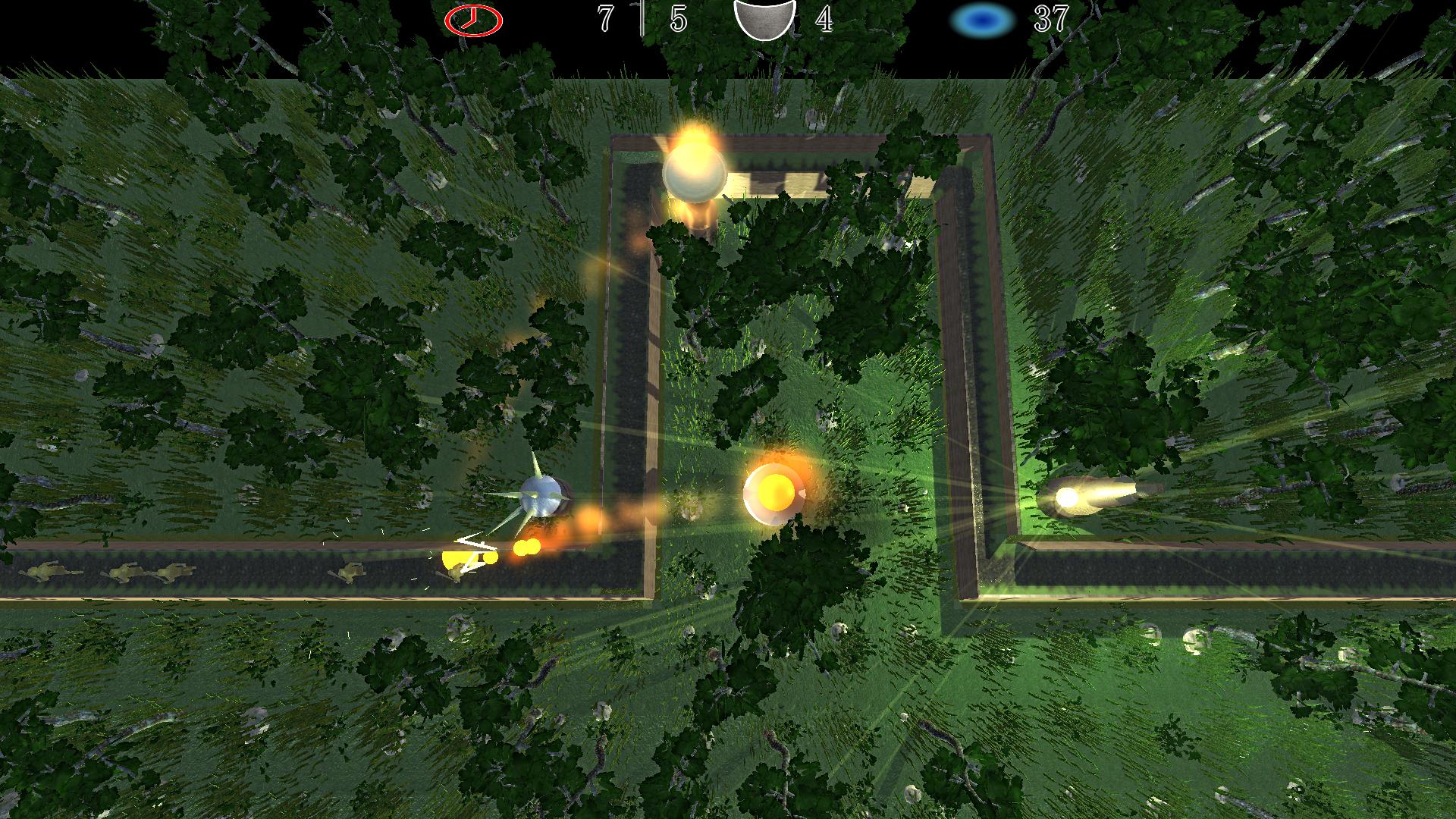
Task: Click the counter displaying 5
Action: point(676,19)
